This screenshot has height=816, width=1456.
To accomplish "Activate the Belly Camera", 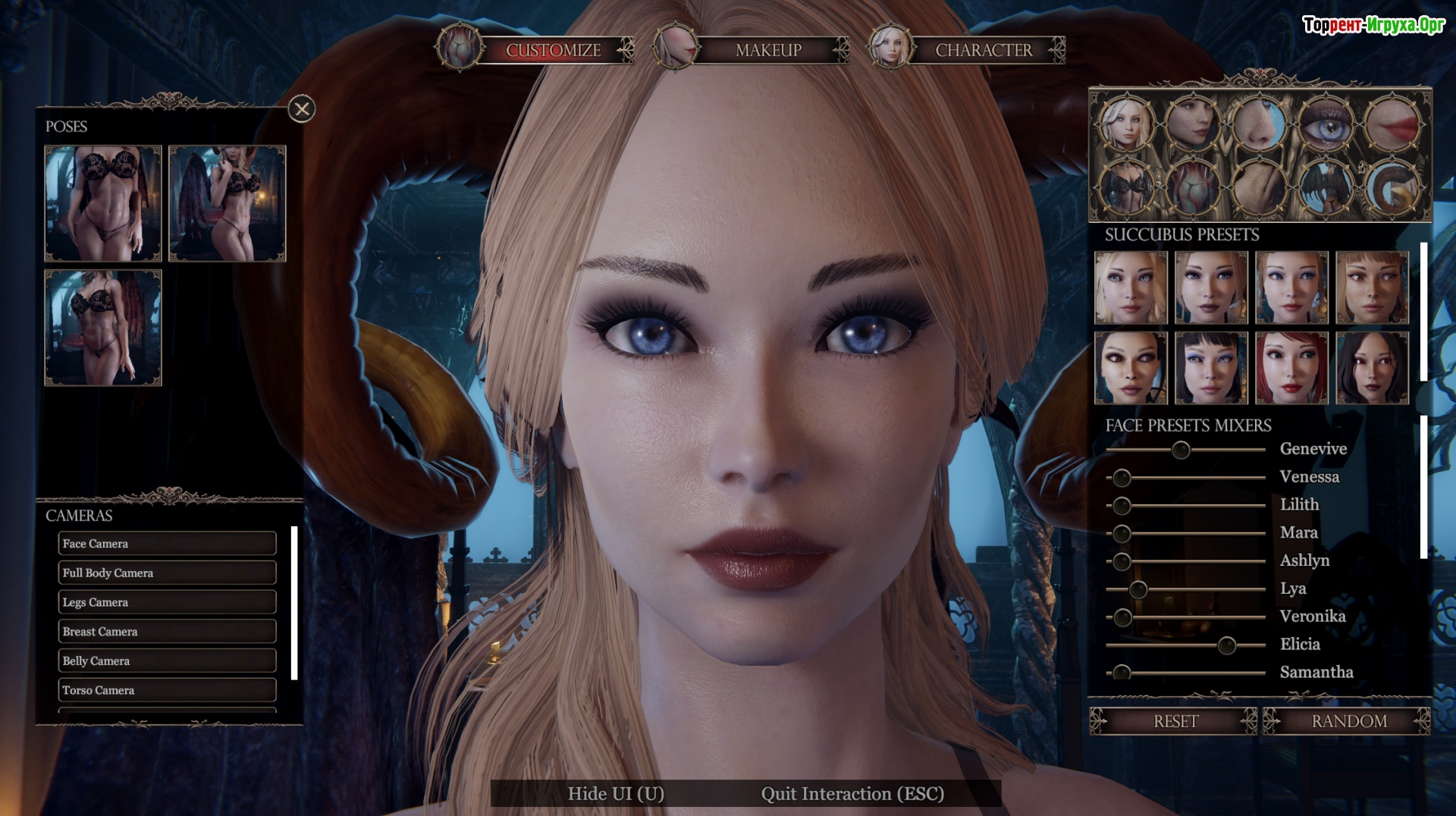I will (x=167, y=661).
